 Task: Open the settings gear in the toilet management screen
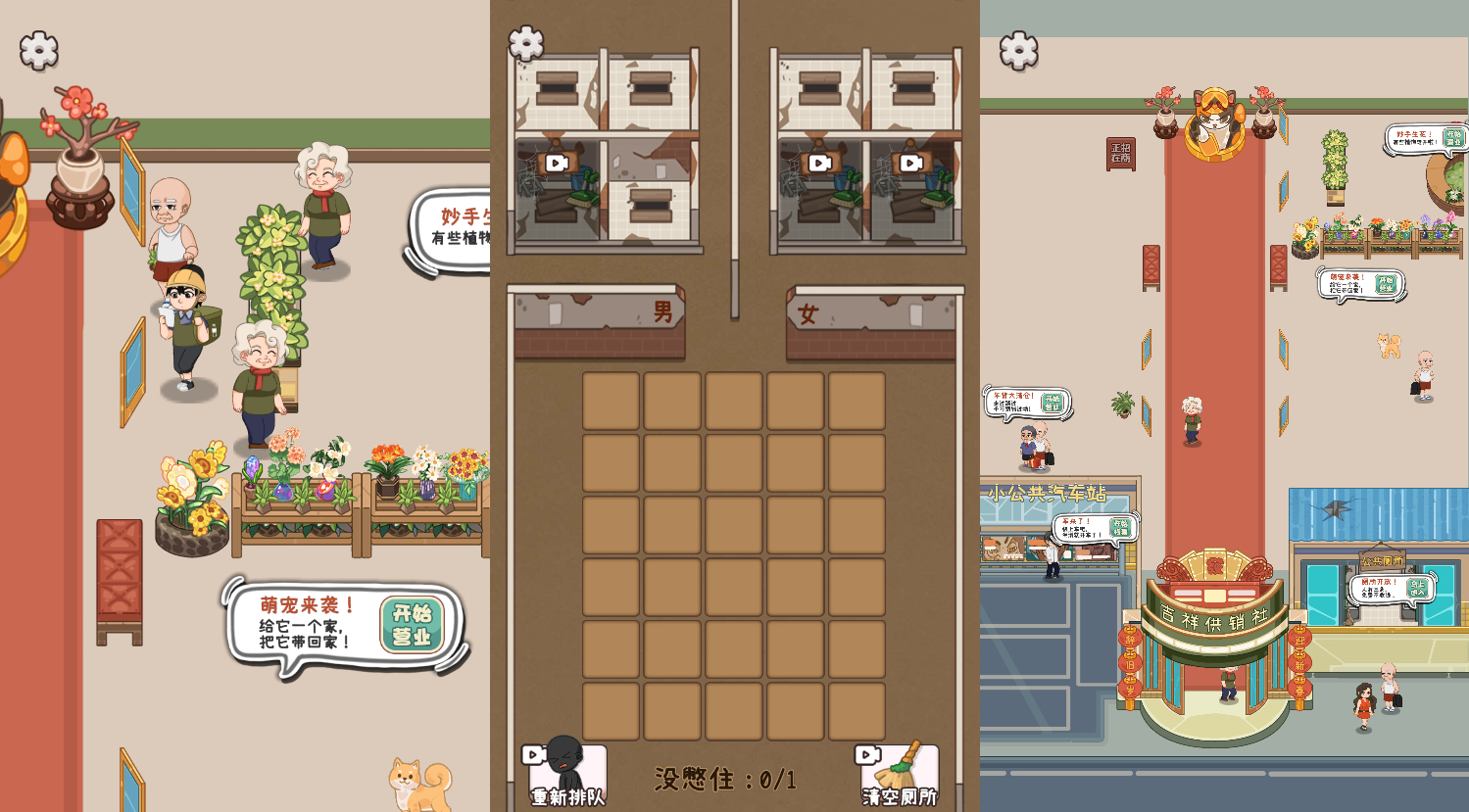pyautogui.click(x=526, y=43)
